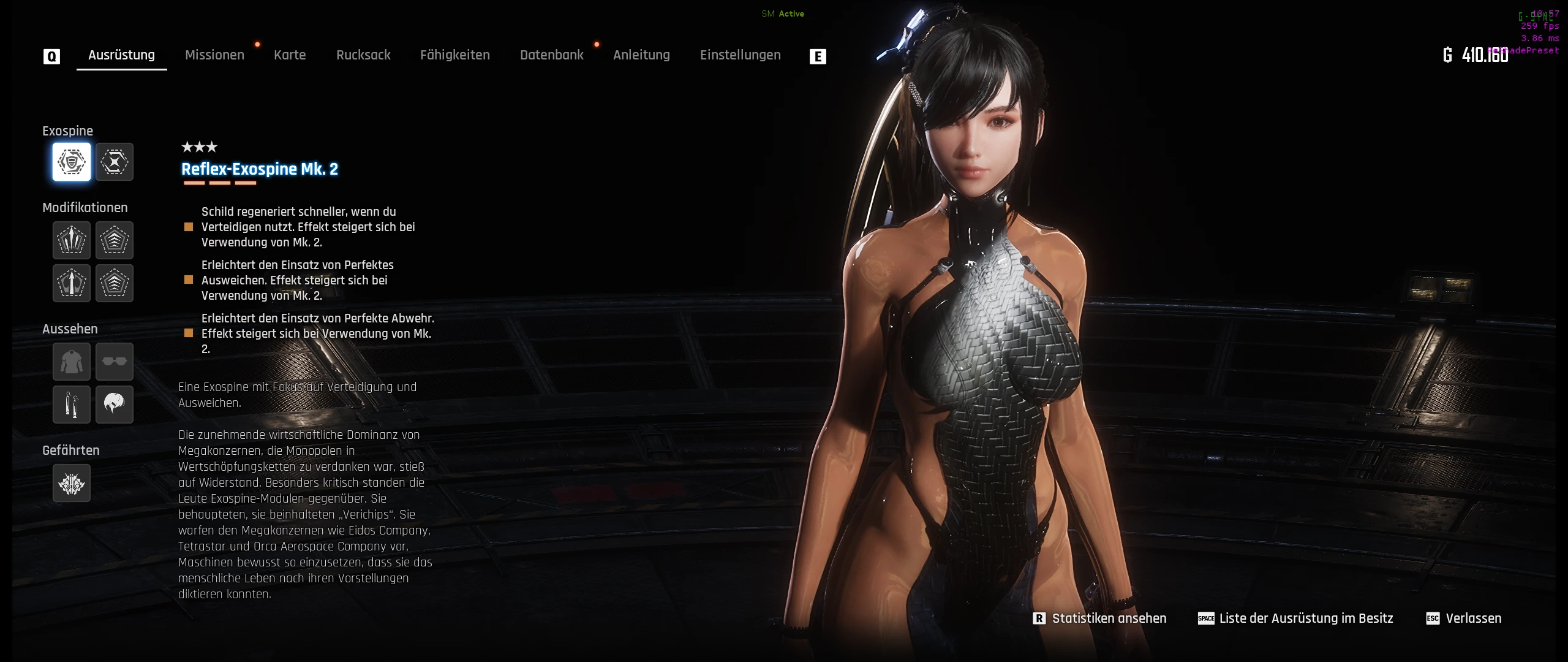
Task: Switch to the Karte tab
Action: 290,55
